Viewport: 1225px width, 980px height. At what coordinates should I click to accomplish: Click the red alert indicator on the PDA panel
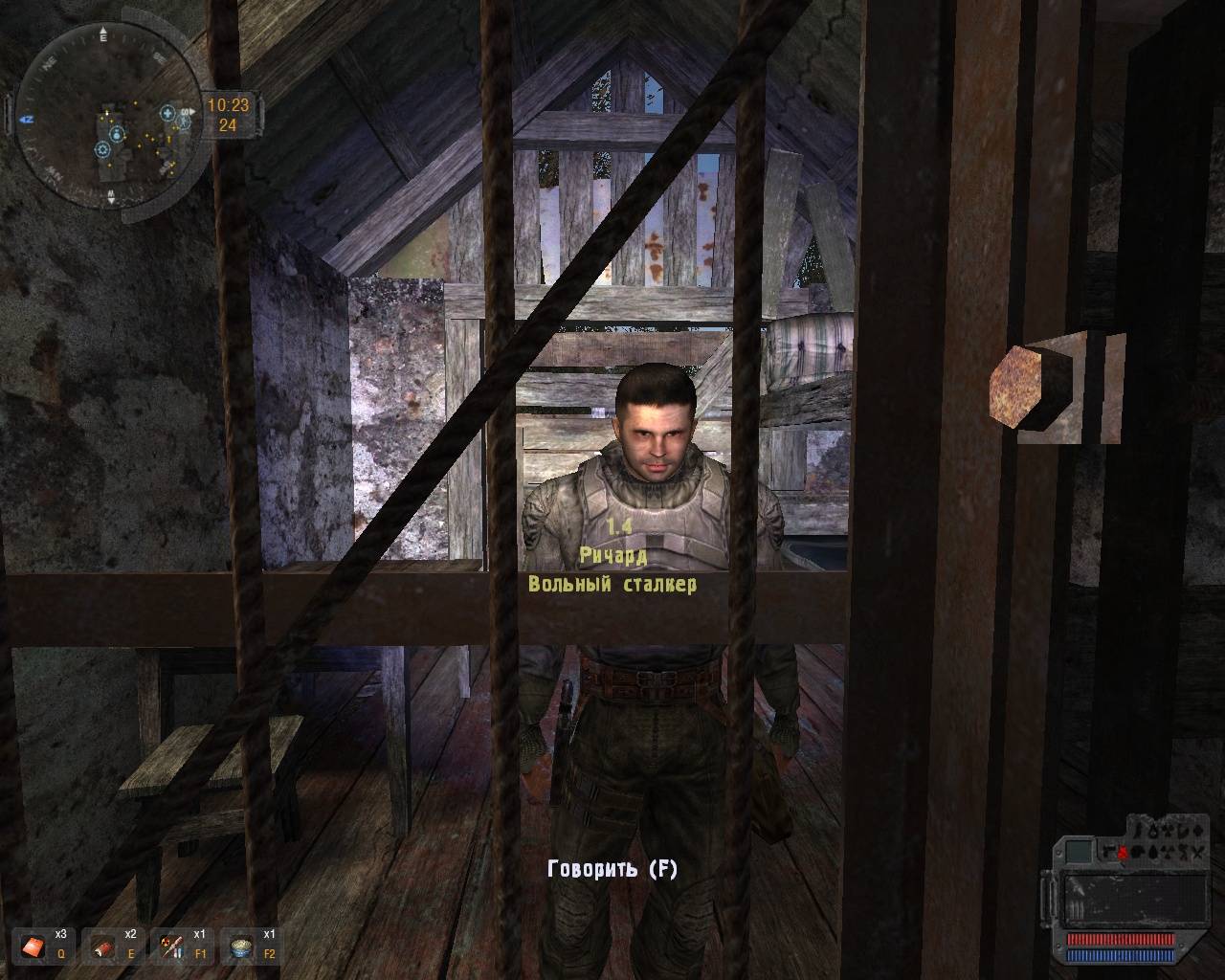point(1123,852)
